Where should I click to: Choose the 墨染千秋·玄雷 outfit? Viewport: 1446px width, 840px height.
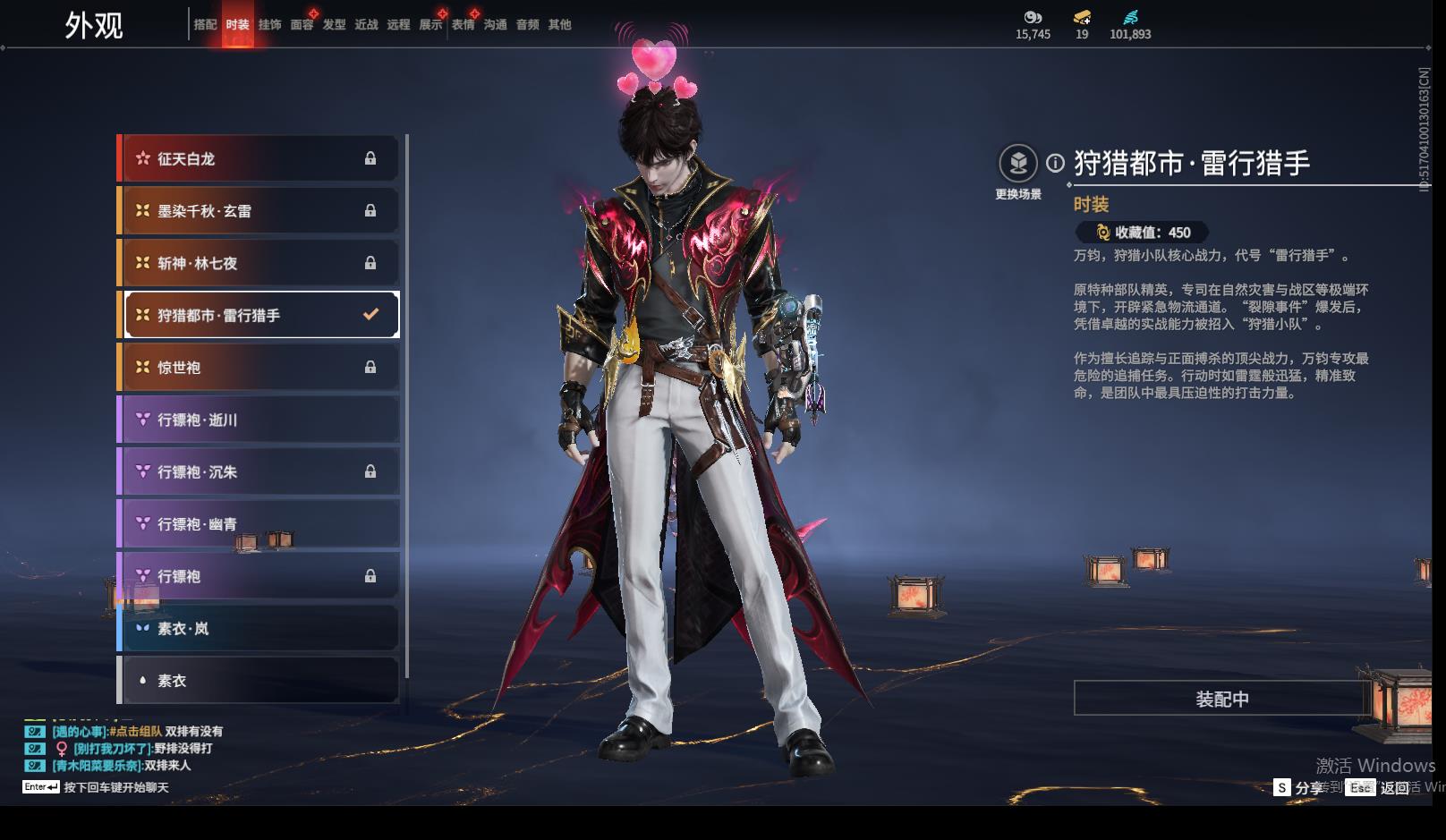pos(259,211)
